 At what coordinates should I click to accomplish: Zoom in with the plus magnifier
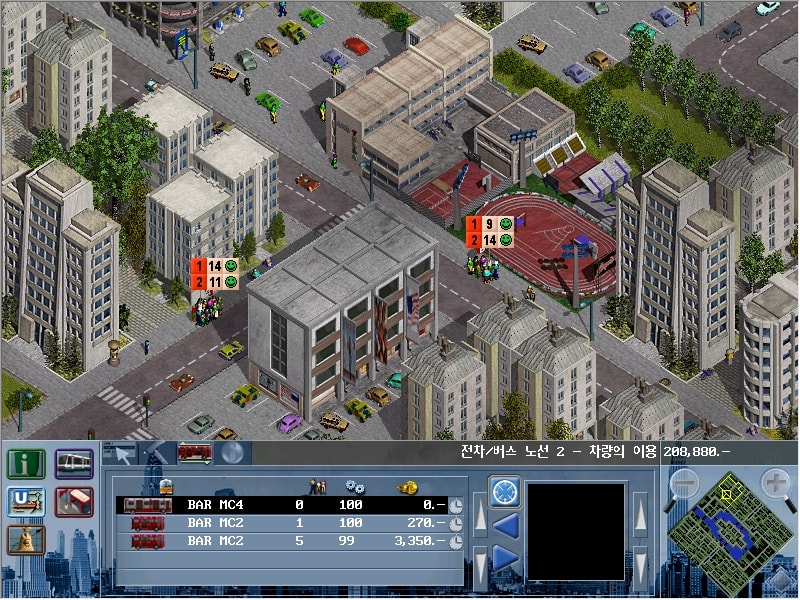point(776,484)
